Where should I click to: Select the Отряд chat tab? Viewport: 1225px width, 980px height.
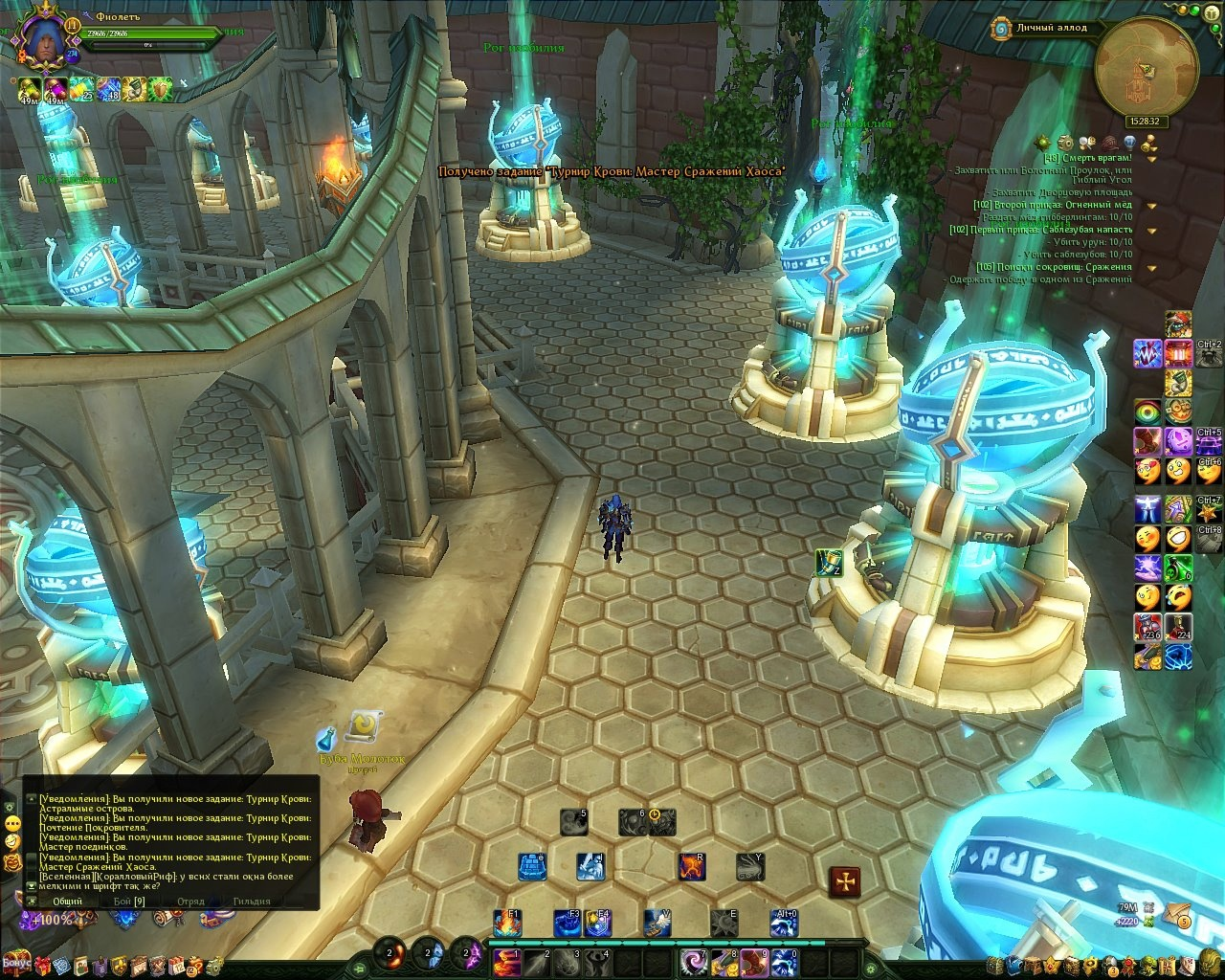tap(190, 901)
